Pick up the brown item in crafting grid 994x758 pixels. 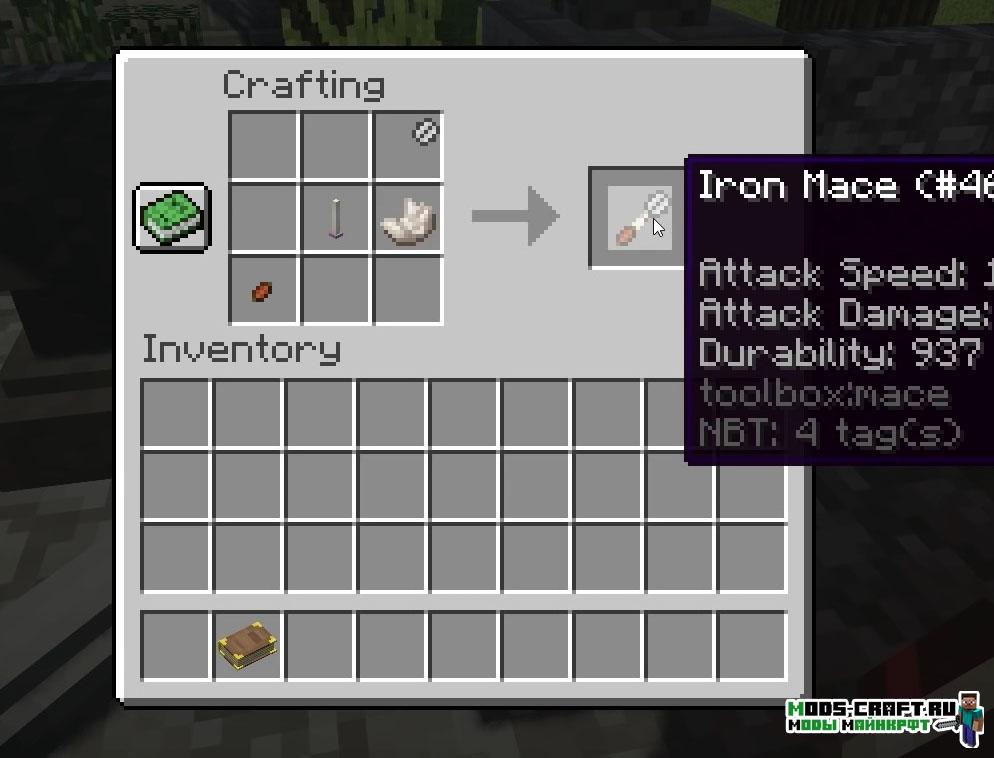pyautogui.click(x=262, y=290)
